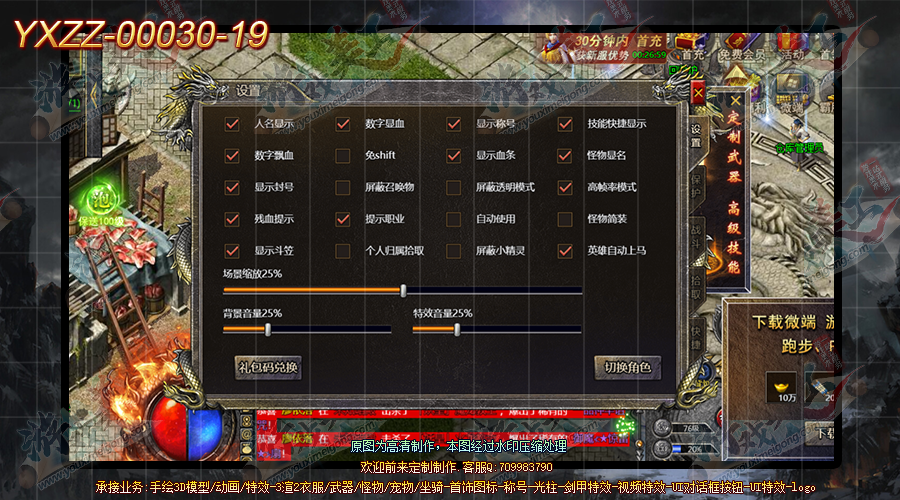Open the 礼包码兑换 gift code redemption
This screenshot has width=900, height=500.
click(x=267, y=367)
